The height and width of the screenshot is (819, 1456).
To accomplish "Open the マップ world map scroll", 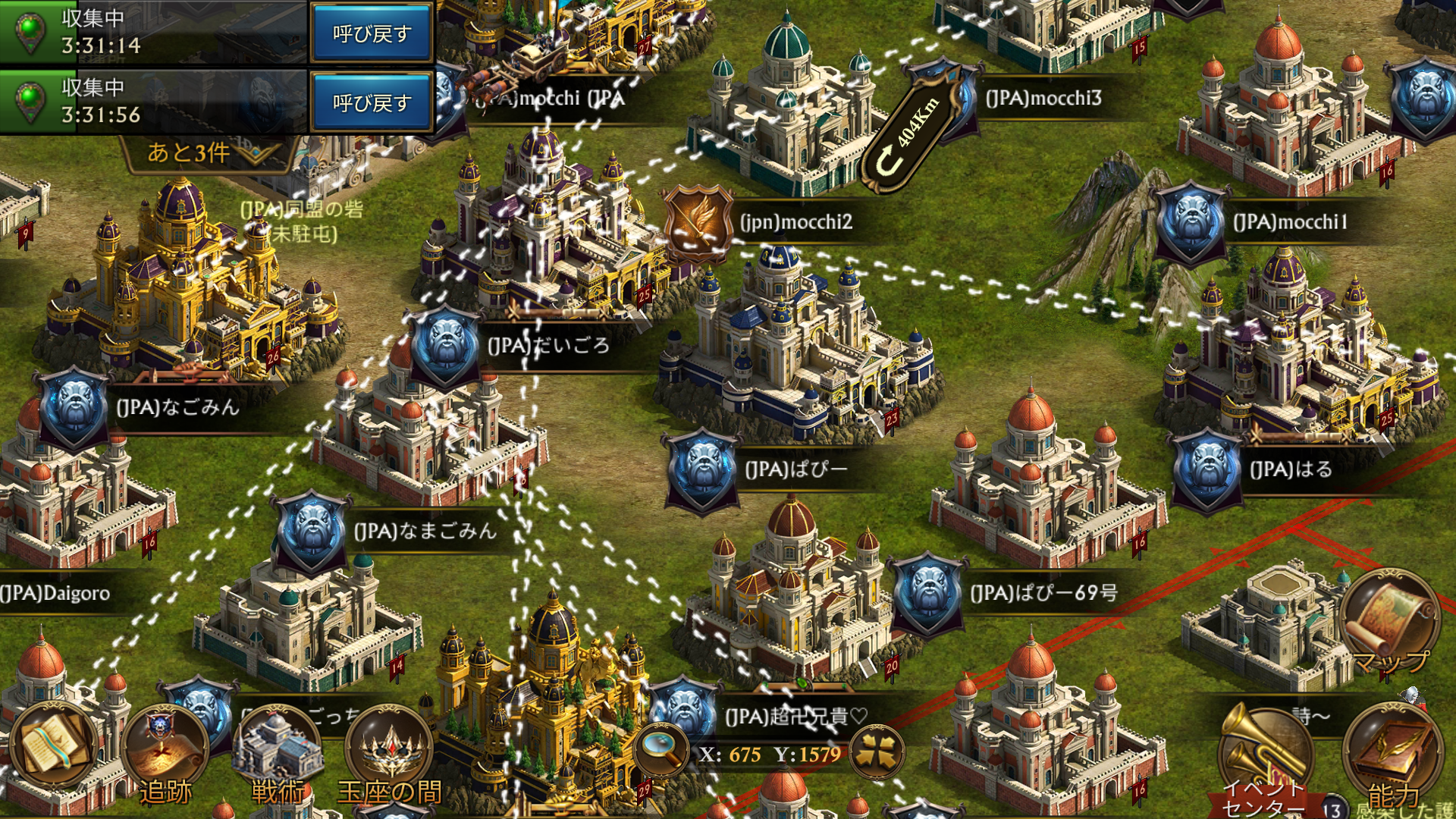I will pyautogui.click(x=1392, y=622).
